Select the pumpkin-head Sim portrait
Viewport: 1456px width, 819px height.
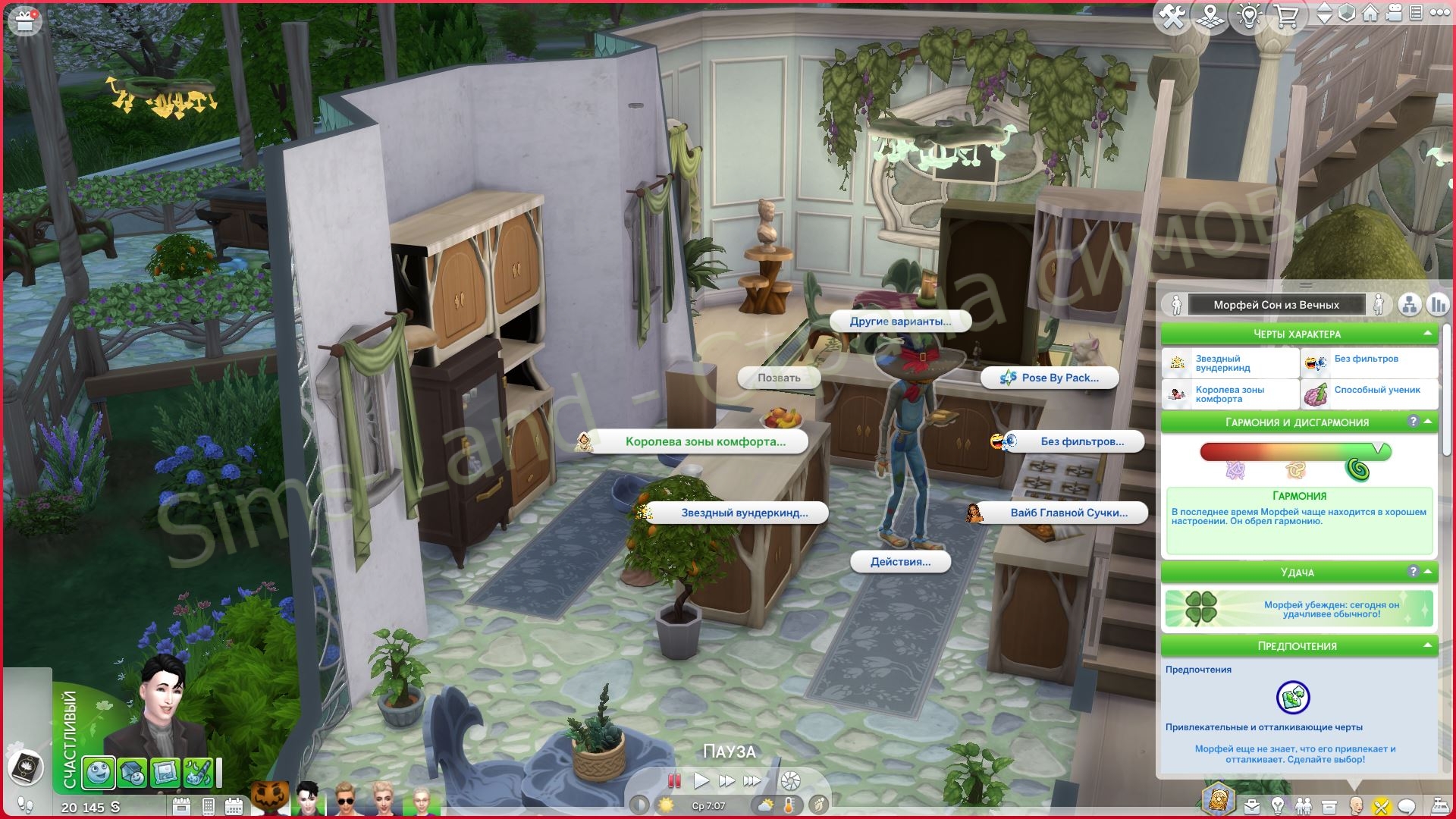(x=270, y=799)
